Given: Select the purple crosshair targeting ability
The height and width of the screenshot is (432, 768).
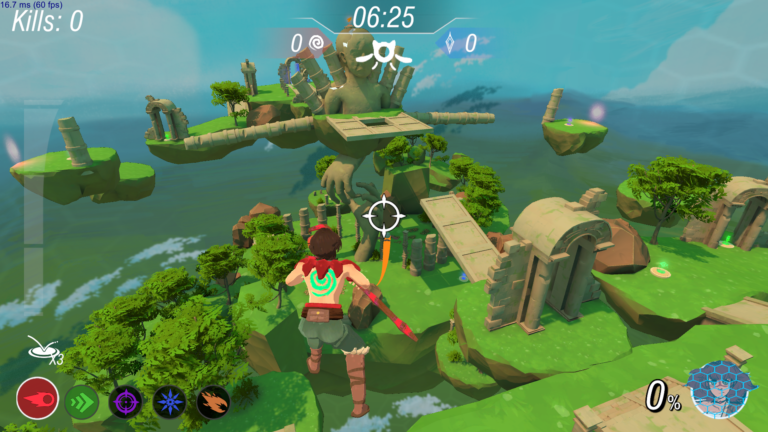Looking at the screenshot, I should pyautogui.click(x=125, y=402).
